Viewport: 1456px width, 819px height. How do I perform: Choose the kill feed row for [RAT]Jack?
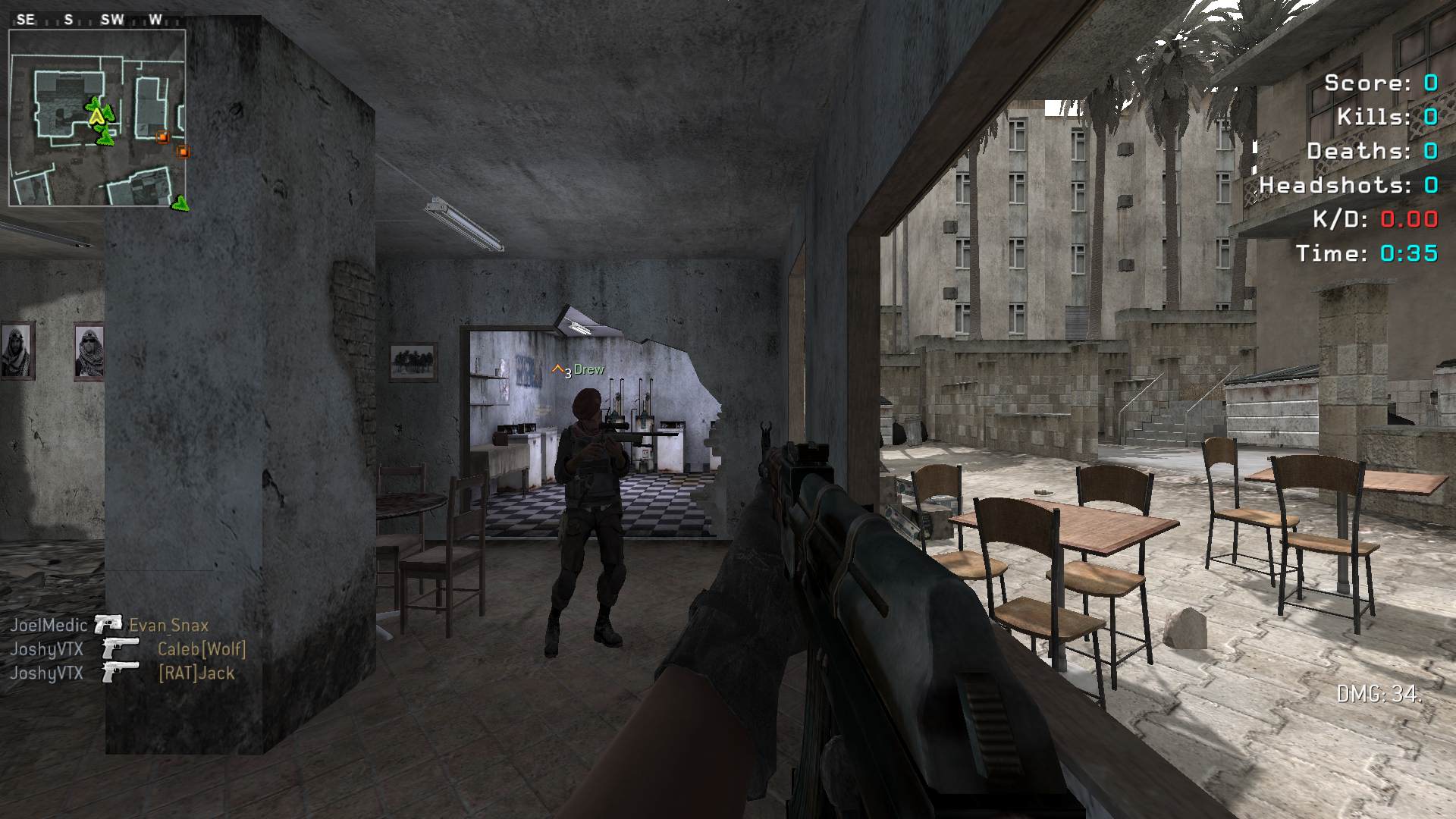point(122,673)
